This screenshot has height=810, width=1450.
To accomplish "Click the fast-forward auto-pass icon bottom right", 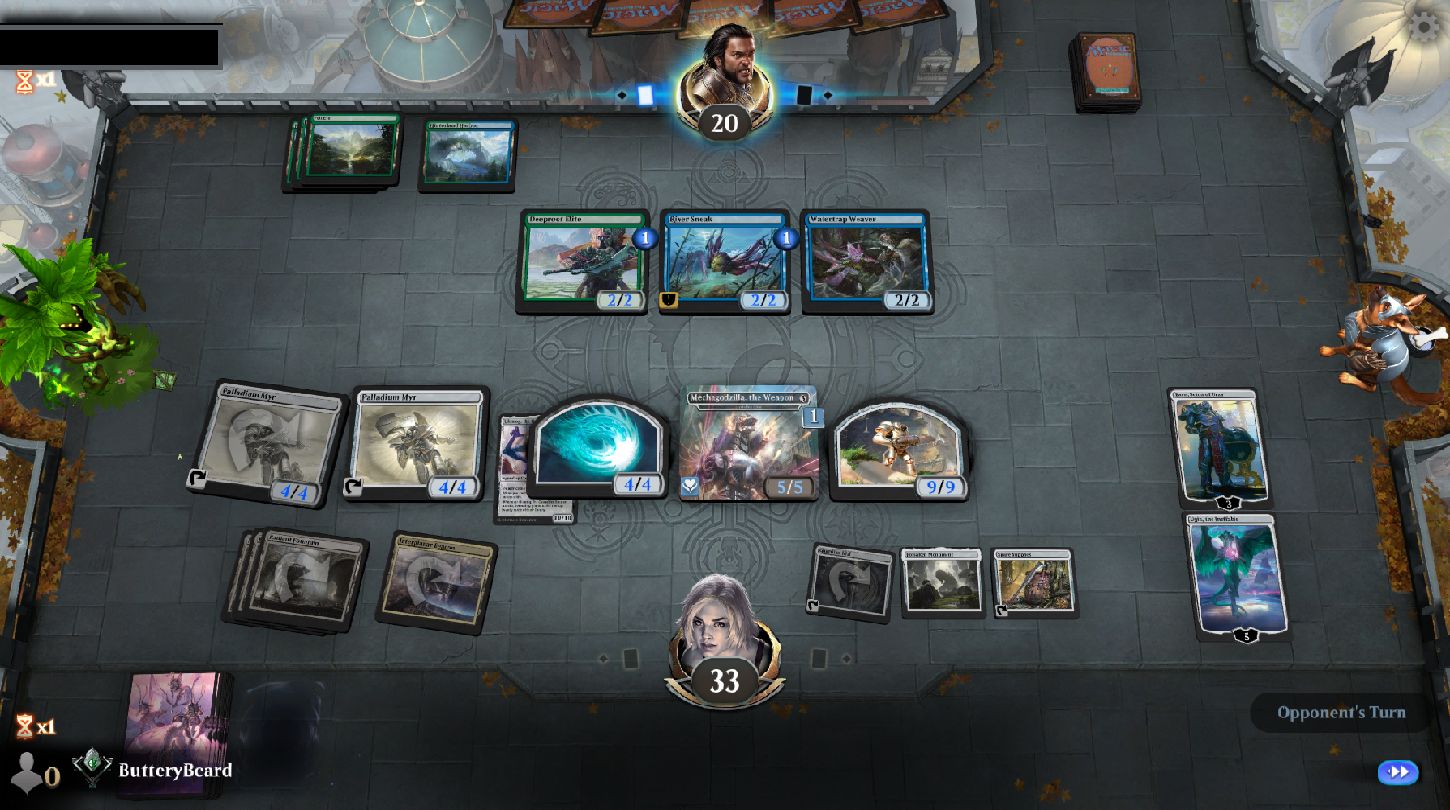I will [1397, 772].
